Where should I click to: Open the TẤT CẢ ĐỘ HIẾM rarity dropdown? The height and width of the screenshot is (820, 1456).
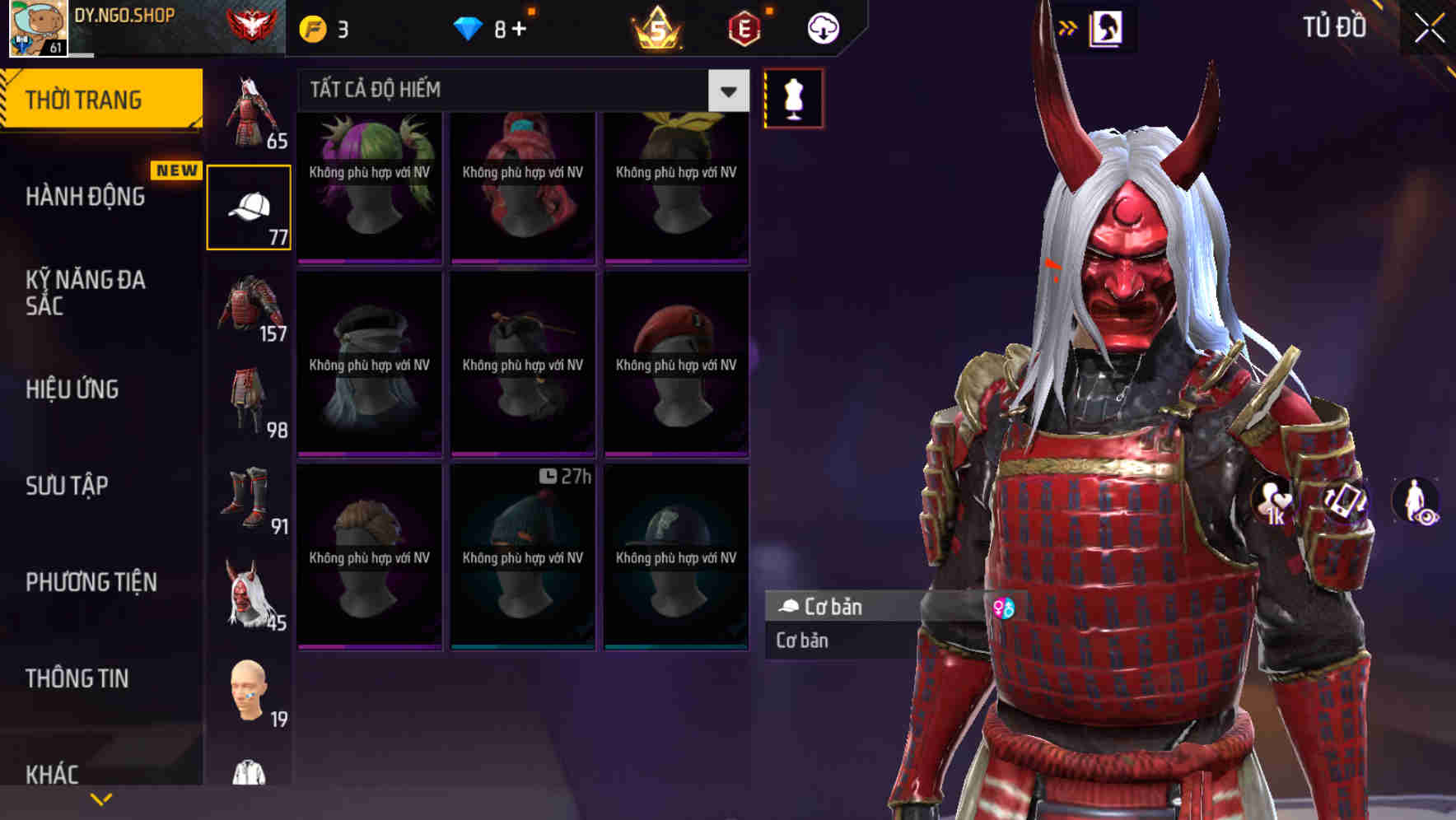(x=517, y=90)
